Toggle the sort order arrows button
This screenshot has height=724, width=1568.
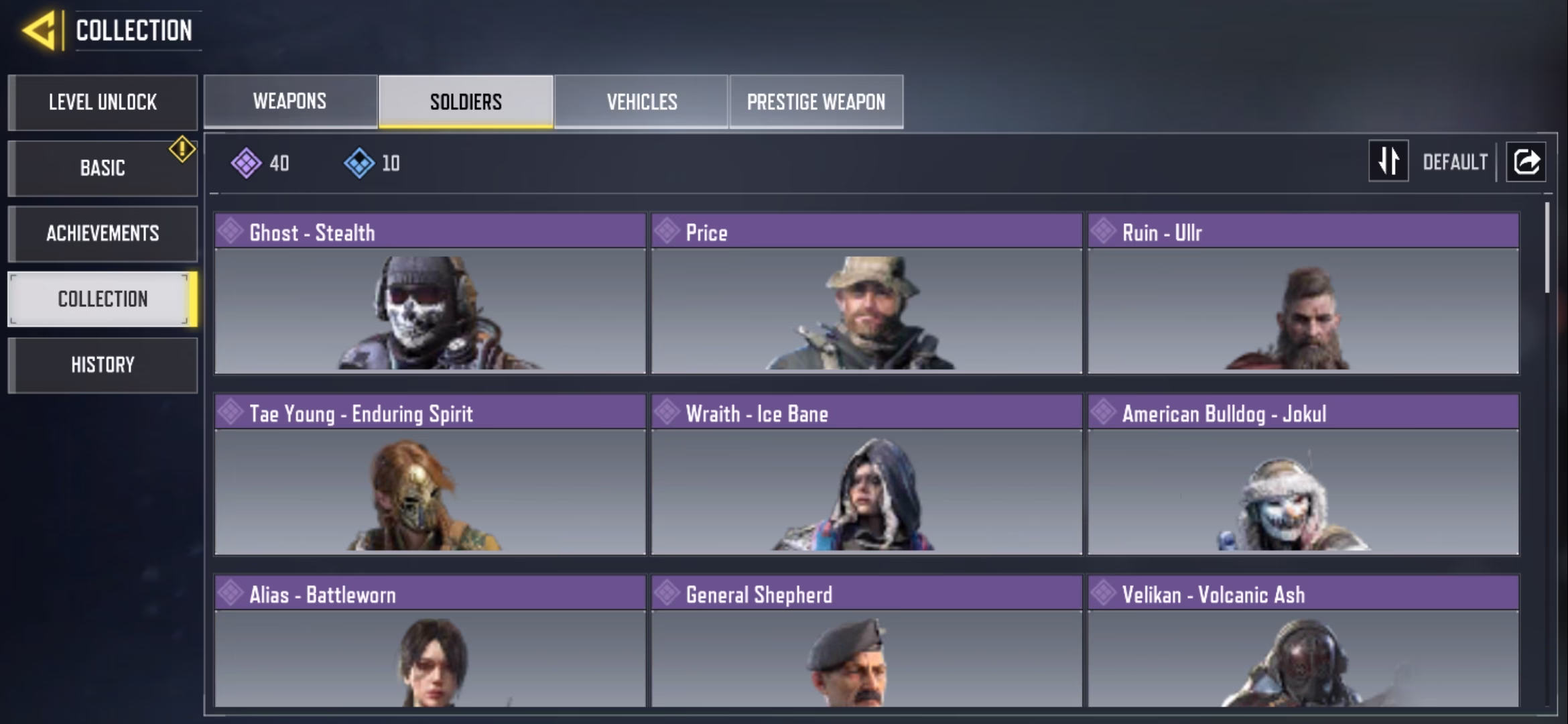click(x=1388, y=161)
